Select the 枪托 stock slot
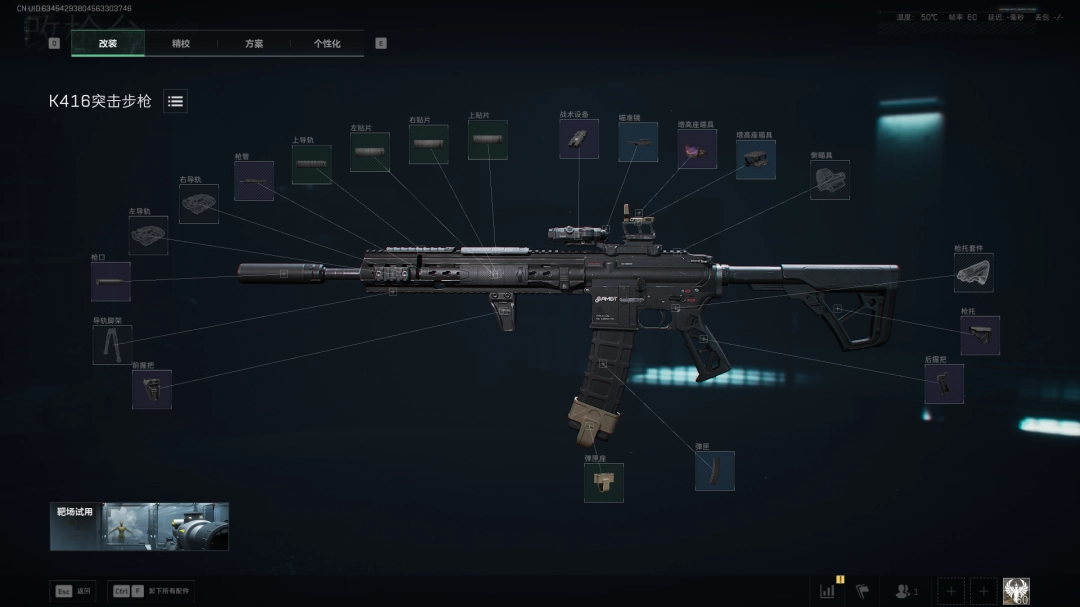1080x607 pixels. point(979,336)
